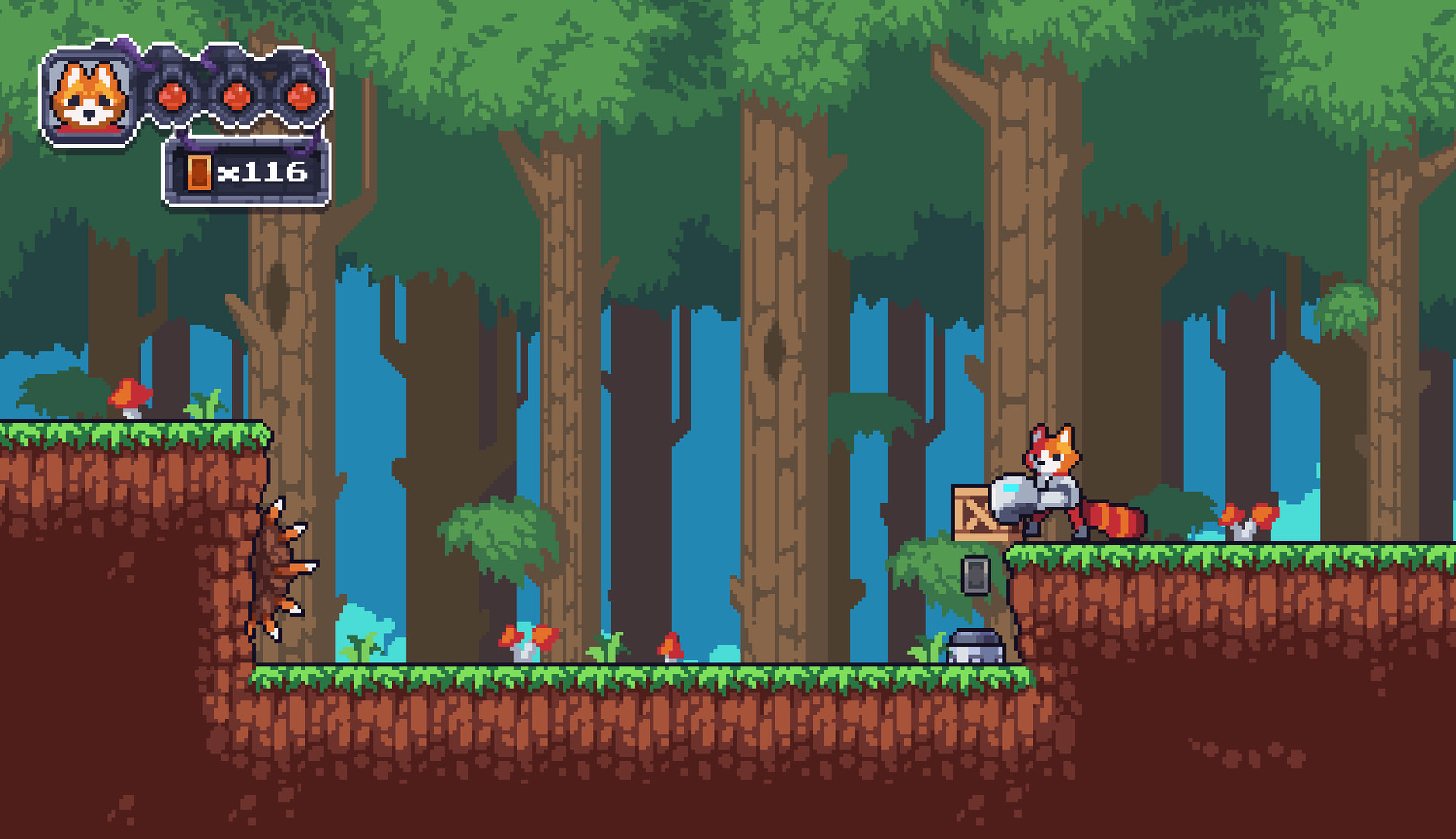Click the red panda face portrait in the HUD
The height and width of the screenshot is (839, 1456).
click(x=89, y=93)
